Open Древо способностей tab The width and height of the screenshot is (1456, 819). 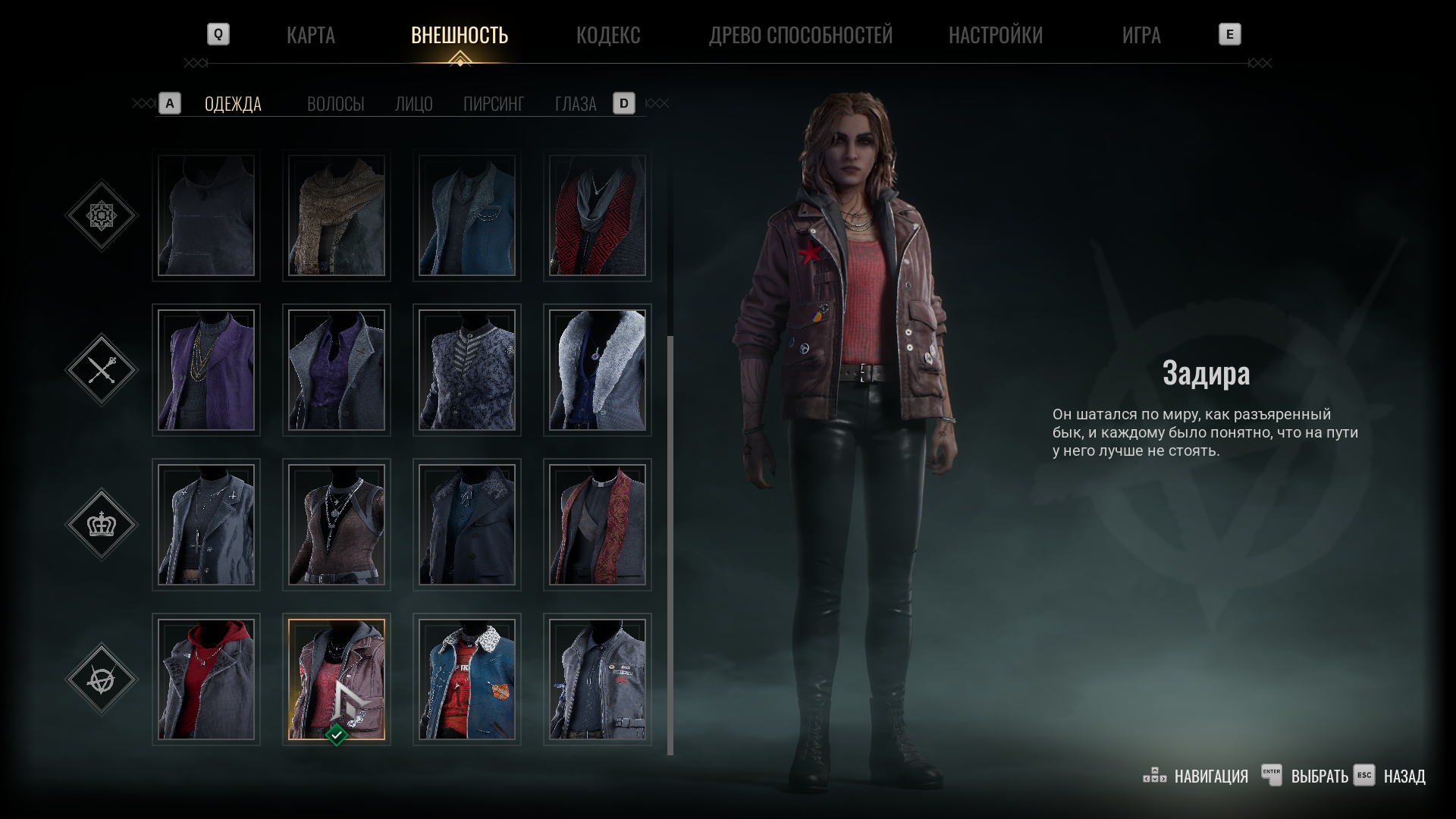click(x=800, y=35)
